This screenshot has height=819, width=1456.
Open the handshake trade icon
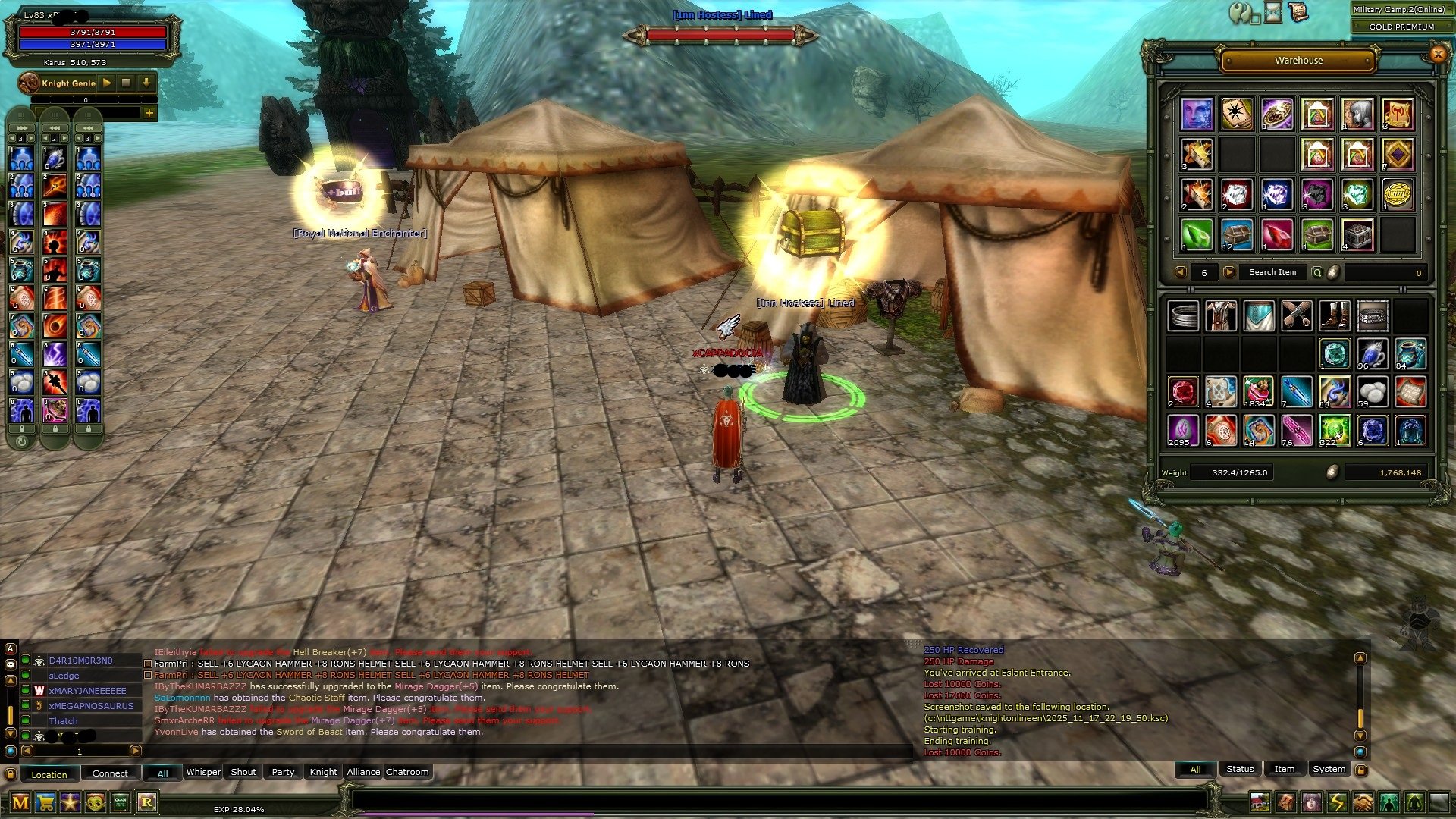pos(1363,802)
